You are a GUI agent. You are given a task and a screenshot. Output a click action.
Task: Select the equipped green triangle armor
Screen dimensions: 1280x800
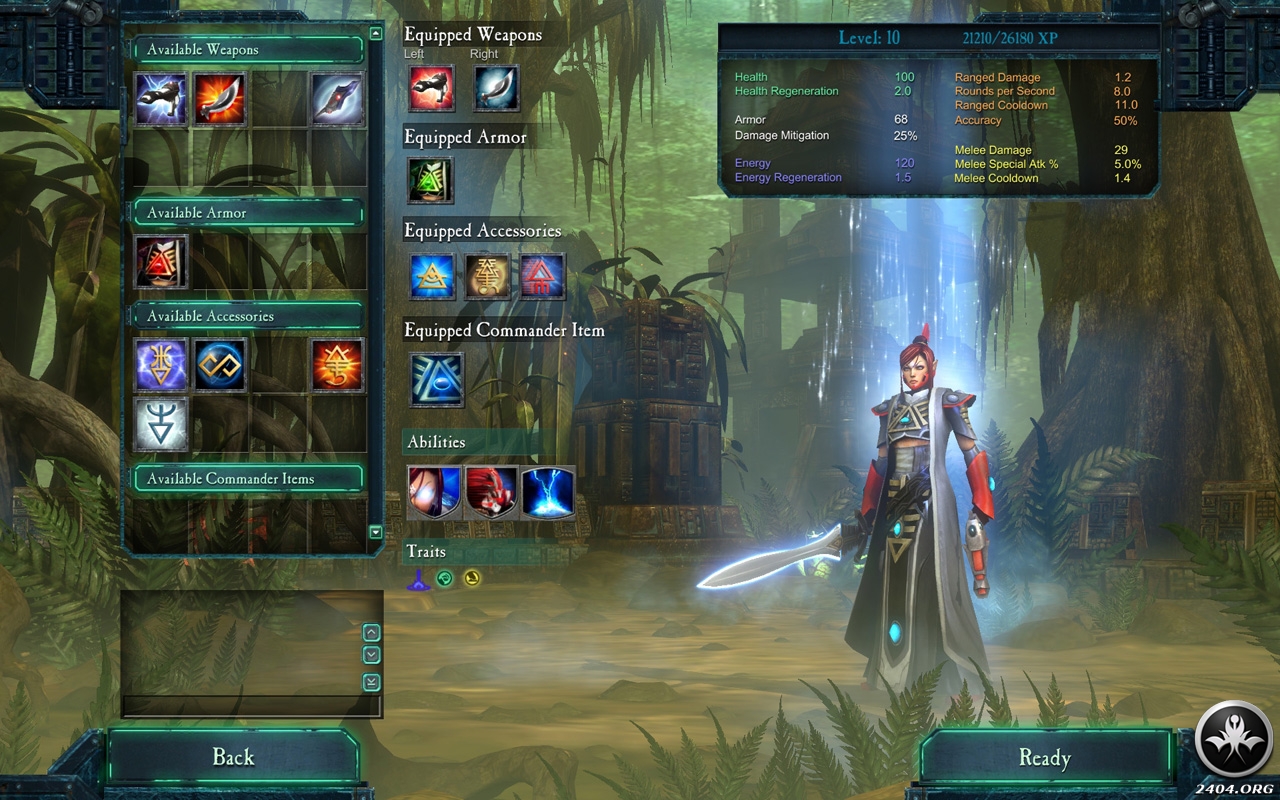click(x=431, y=180)
